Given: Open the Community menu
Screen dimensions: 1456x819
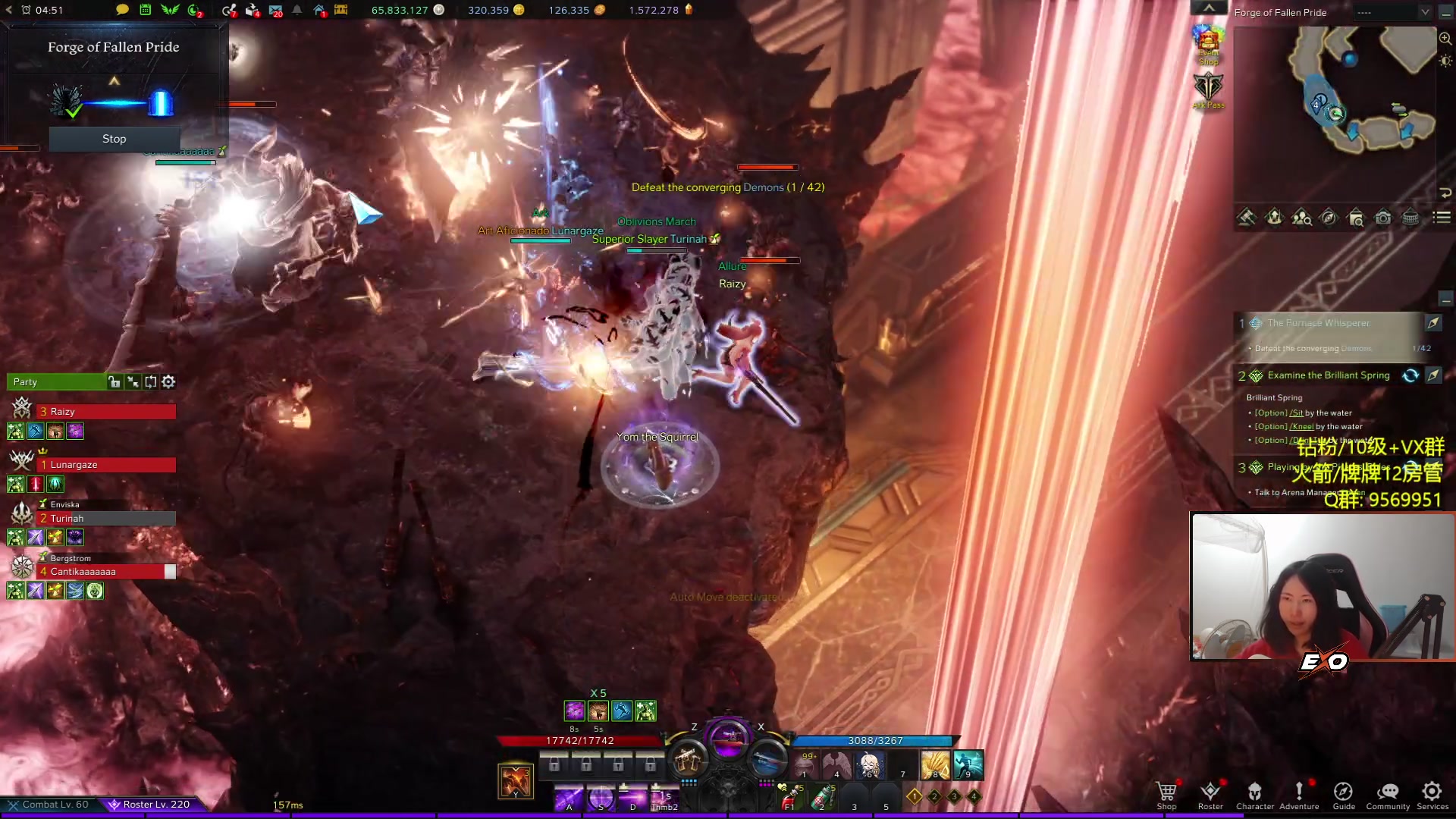Looking at the screenshot, I should pyautogui.click(x=1388, y=794).
